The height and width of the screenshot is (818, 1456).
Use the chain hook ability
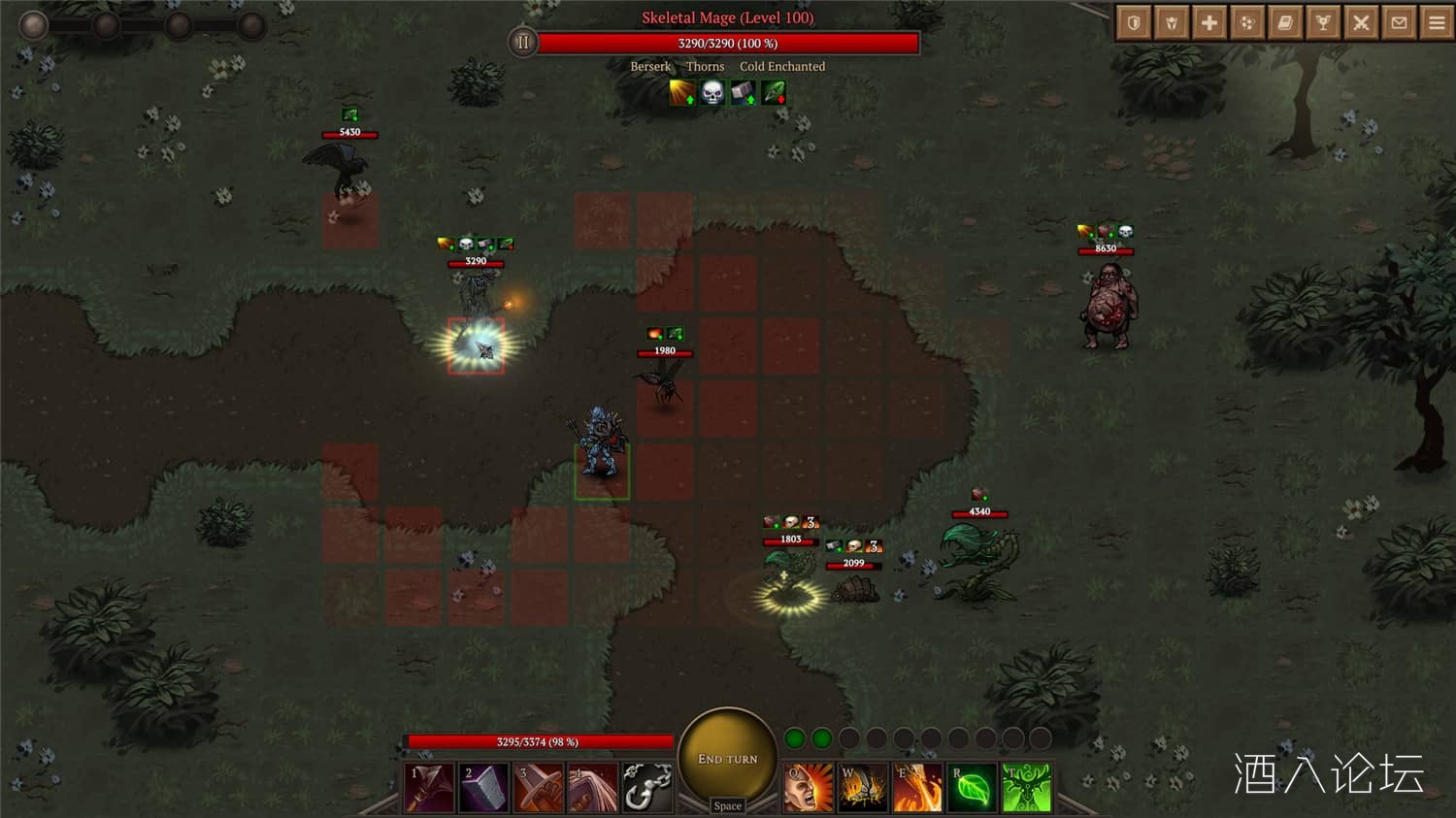tap(647, 788)
